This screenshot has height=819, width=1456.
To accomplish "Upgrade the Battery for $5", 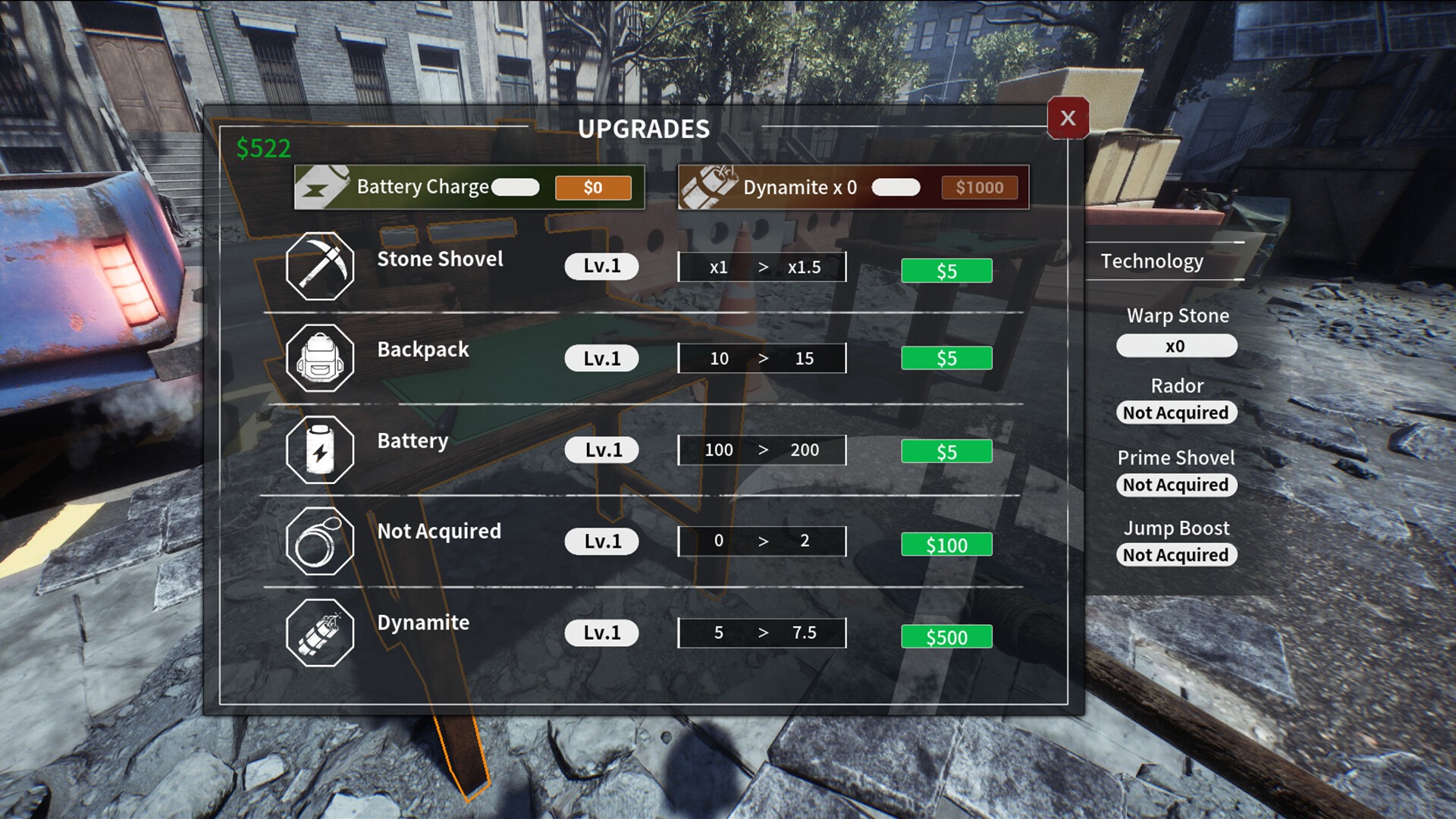I will 946,451.
